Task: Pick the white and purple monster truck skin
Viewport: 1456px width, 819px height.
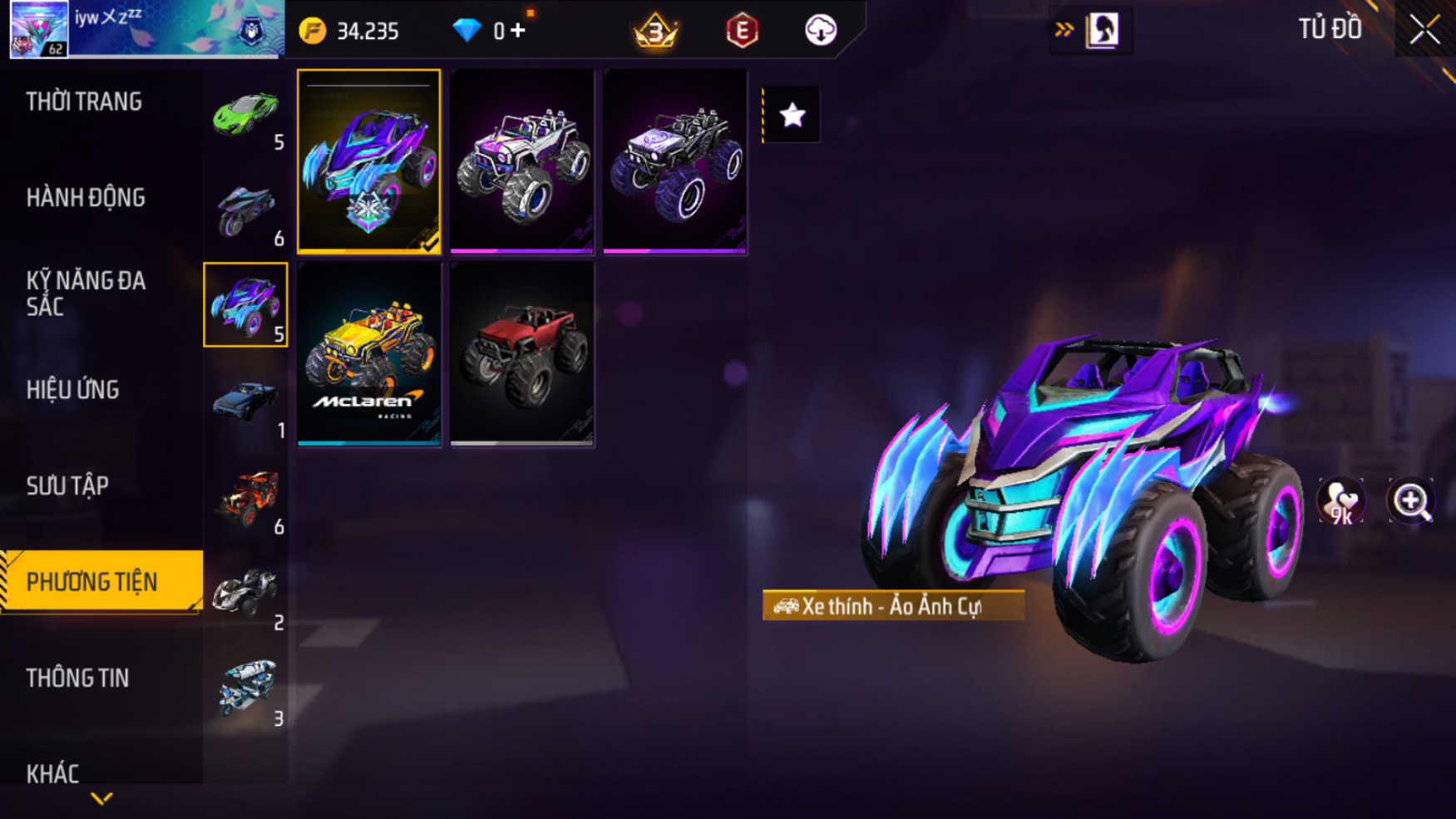Action: point(522,161)
